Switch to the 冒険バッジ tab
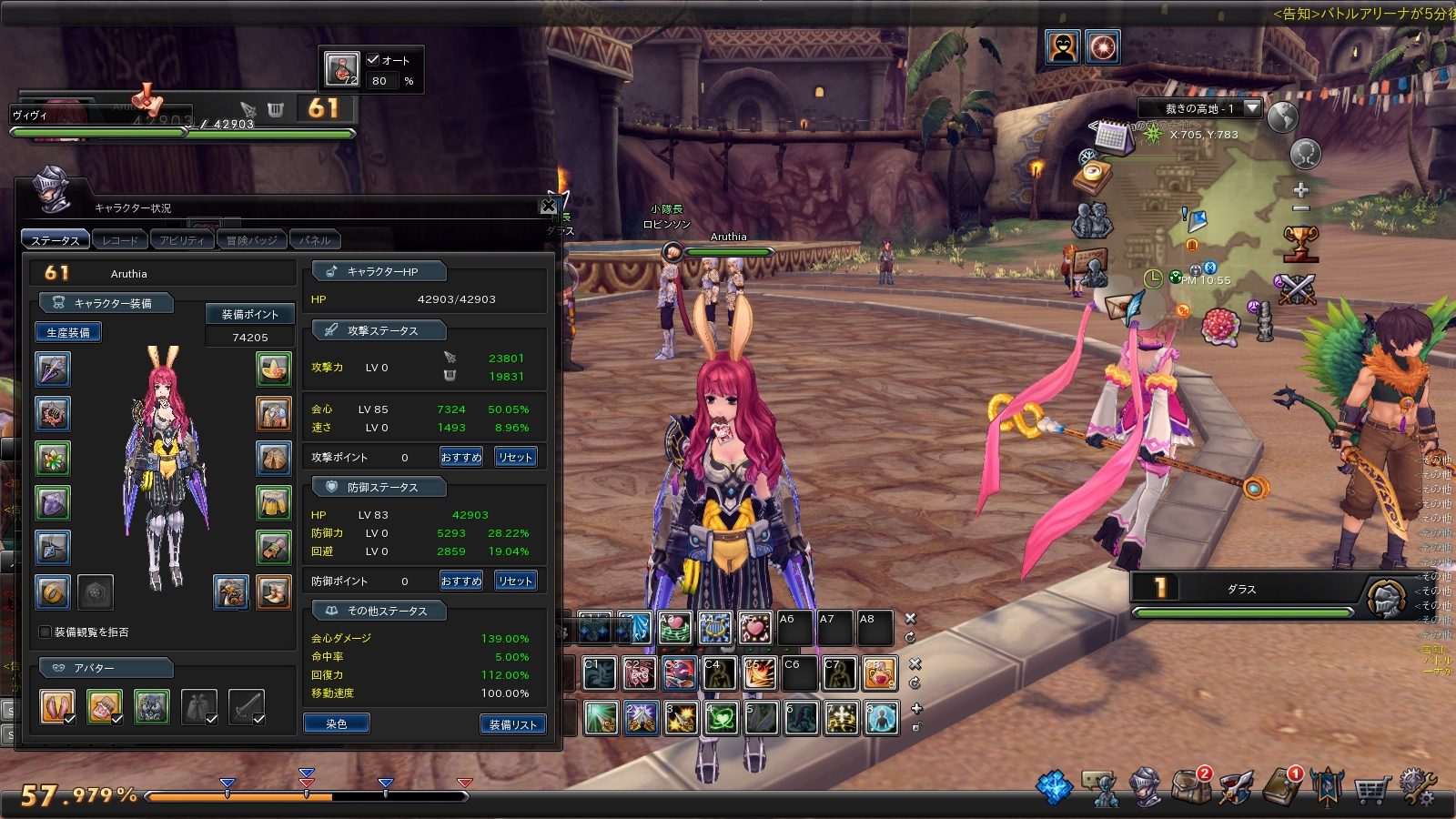This screenshot has width=1456, height=819. point(251,240)
